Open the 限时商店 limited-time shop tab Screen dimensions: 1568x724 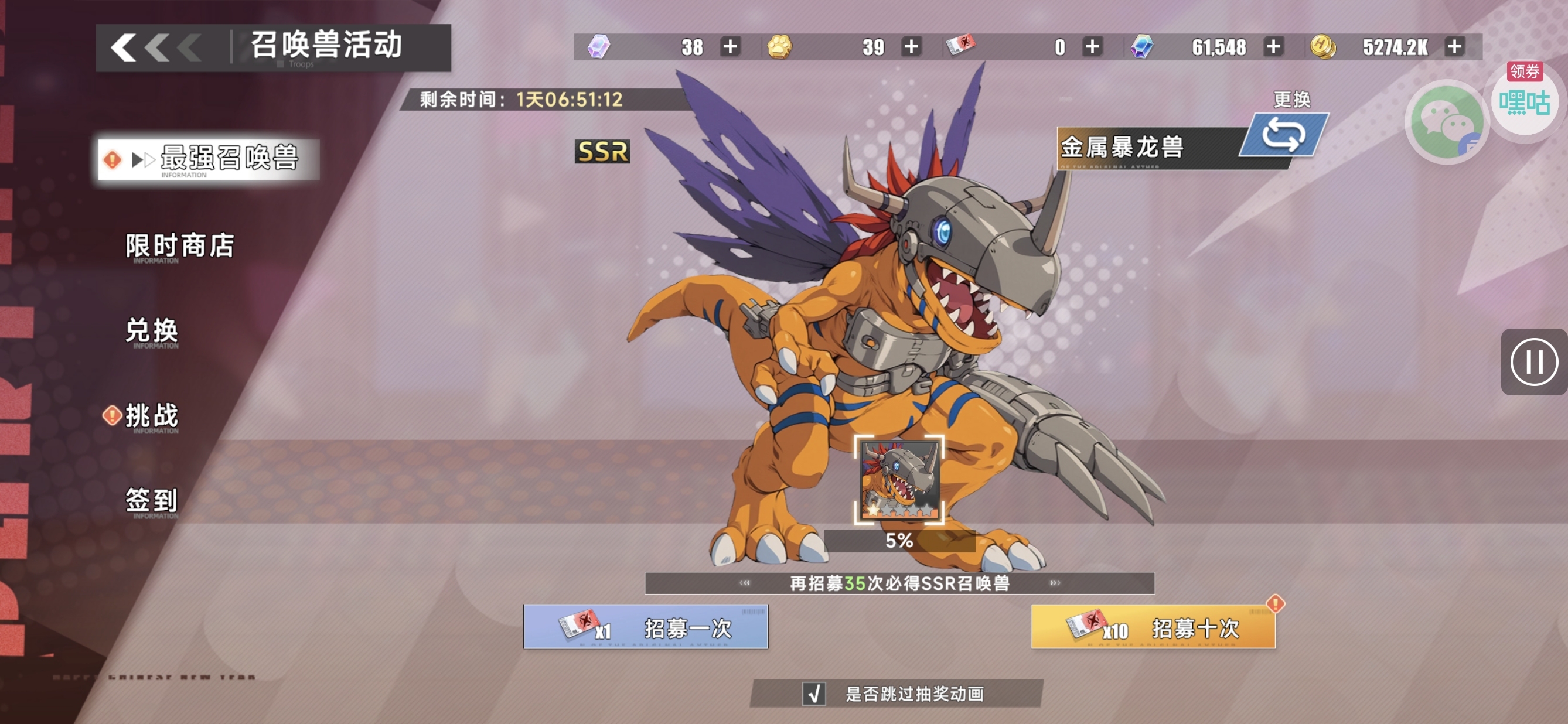click(x=179, y=246)
